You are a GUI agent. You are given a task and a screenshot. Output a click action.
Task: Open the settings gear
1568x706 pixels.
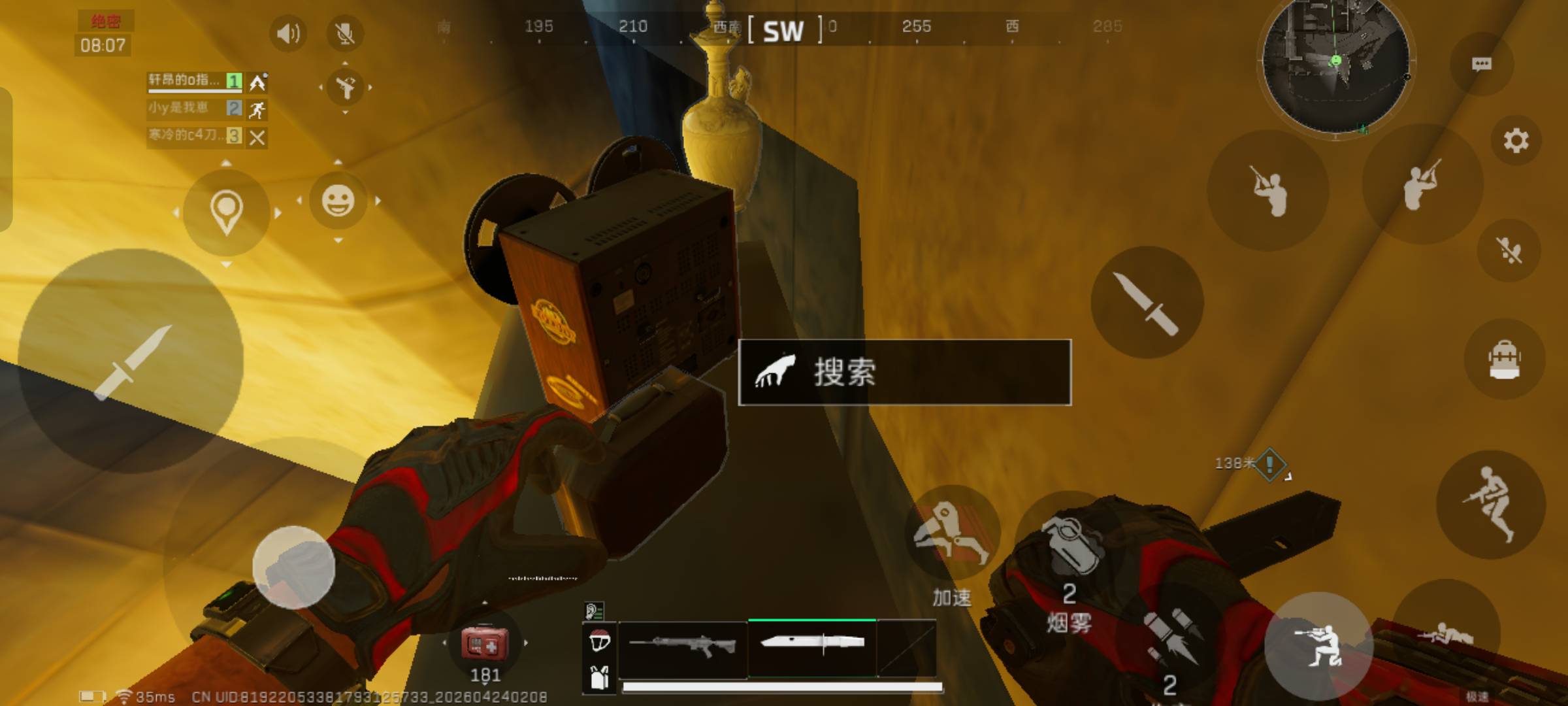[x=1516, y=141]
